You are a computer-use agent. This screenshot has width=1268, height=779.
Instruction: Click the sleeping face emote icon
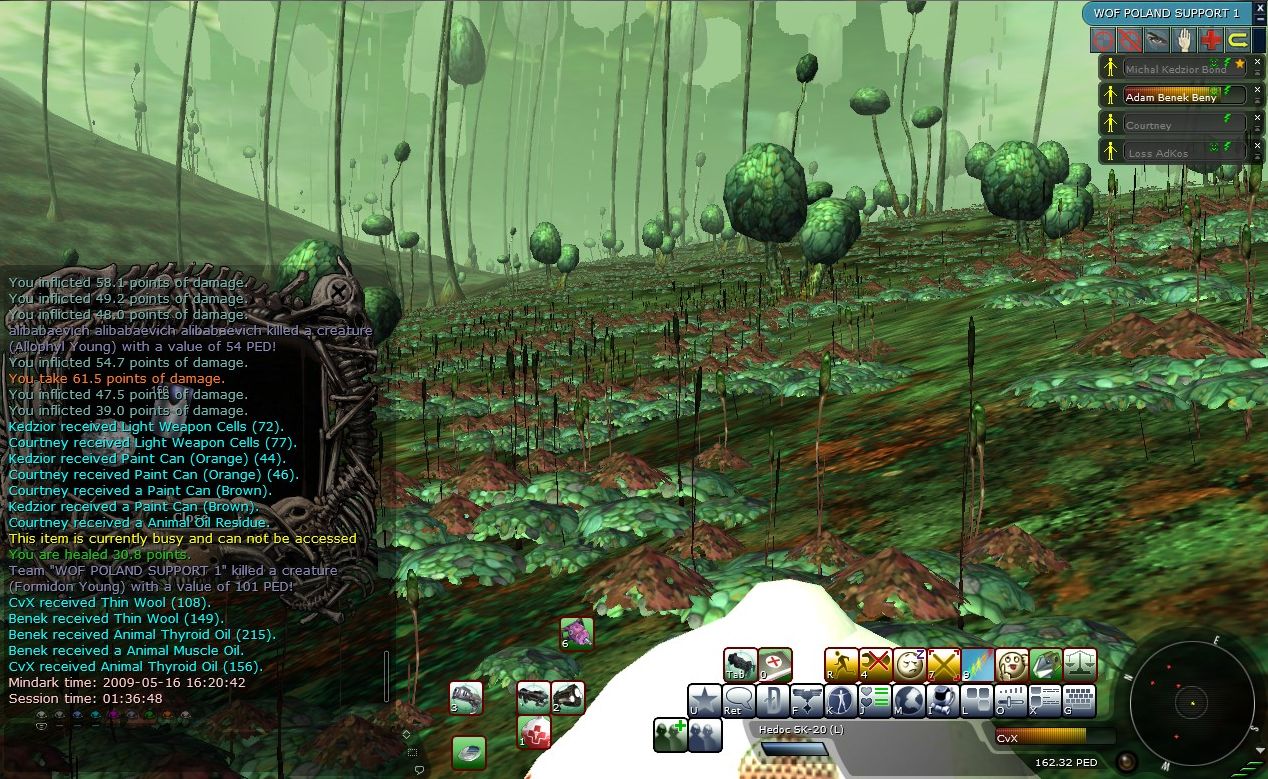coord(909,664)
